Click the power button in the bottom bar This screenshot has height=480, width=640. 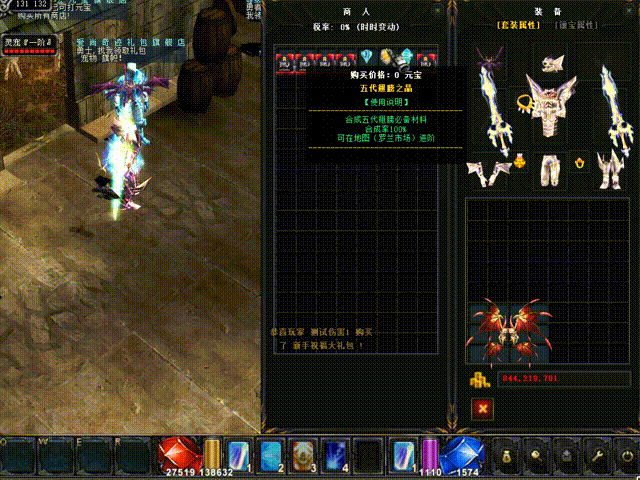click(626, 456)
